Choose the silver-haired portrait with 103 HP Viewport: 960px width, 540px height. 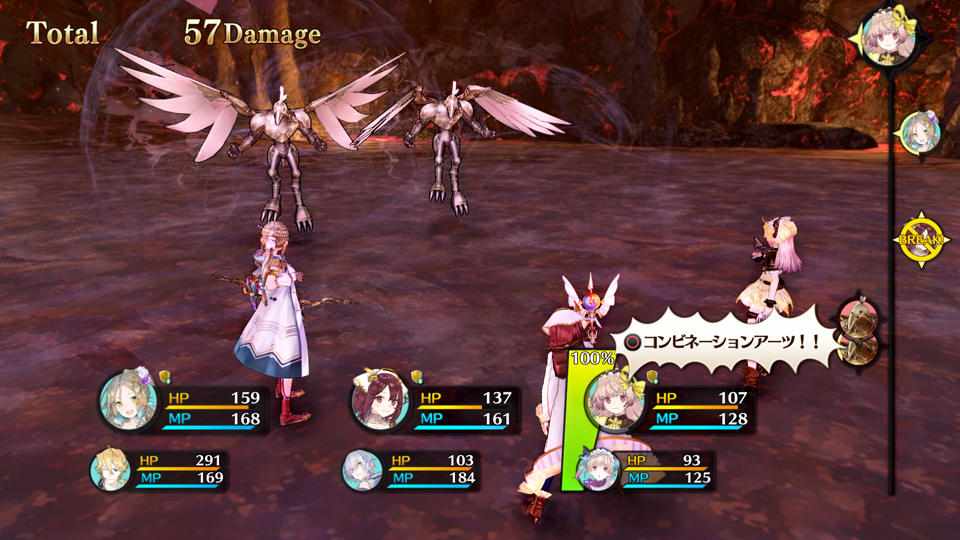(x=361, y=470)
